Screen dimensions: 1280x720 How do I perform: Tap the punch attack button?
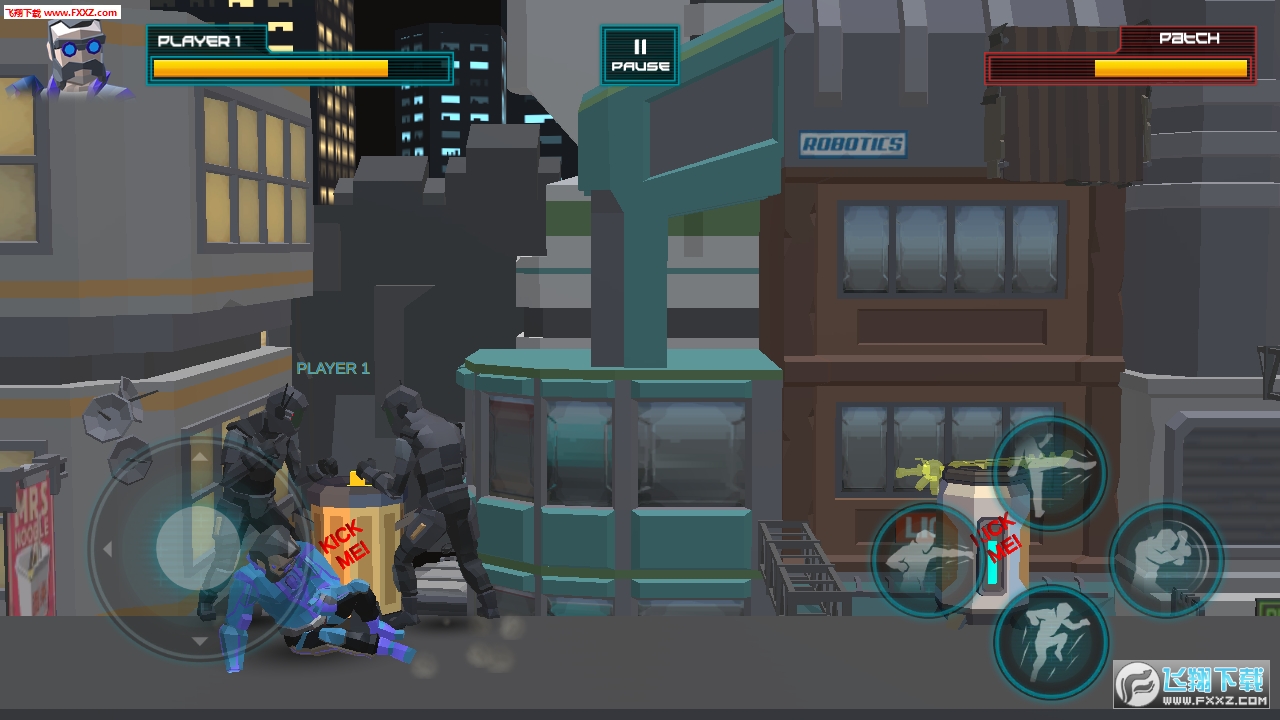928,559
